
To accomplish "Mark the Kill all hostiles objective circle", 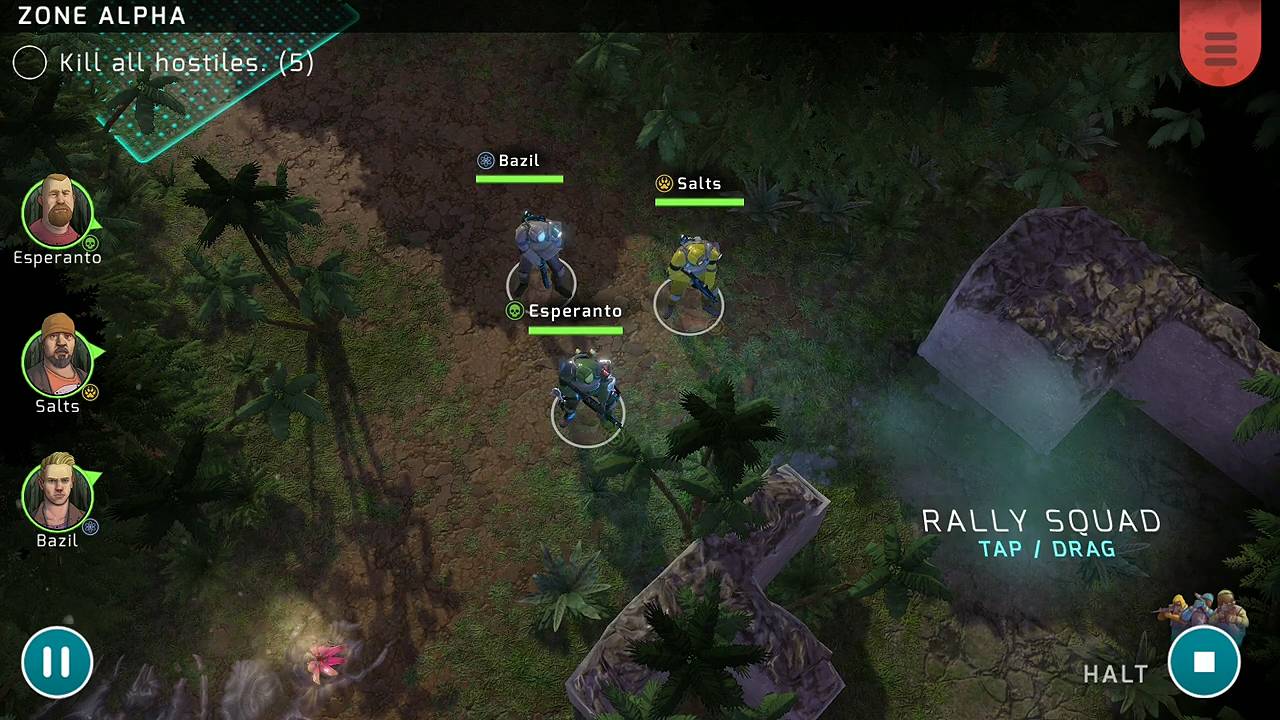I will pyautogui.click(x=29, y=62).
